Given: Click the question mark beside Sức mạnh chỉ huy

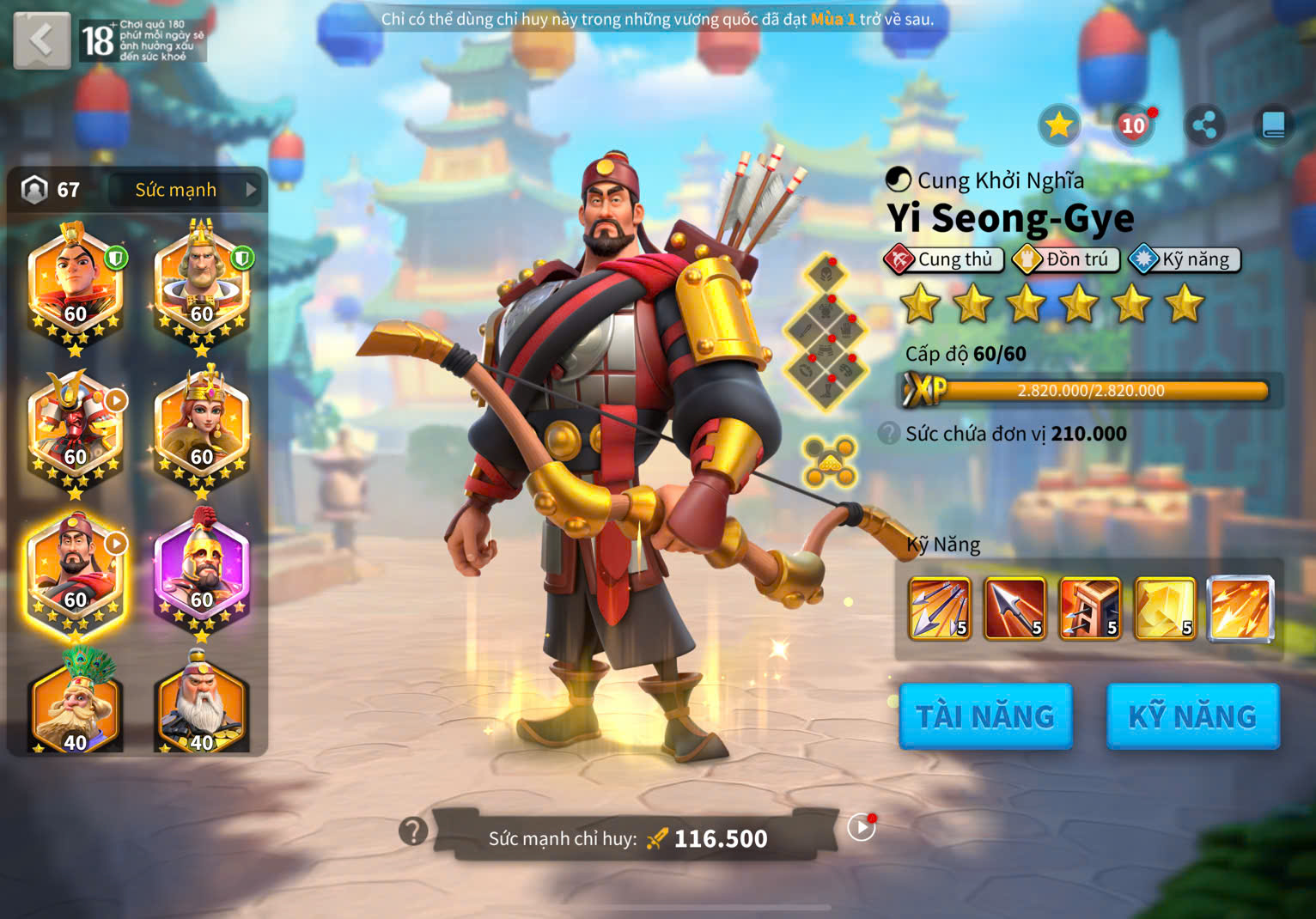Looking at the screenshot, I should (x=413, y=831).
